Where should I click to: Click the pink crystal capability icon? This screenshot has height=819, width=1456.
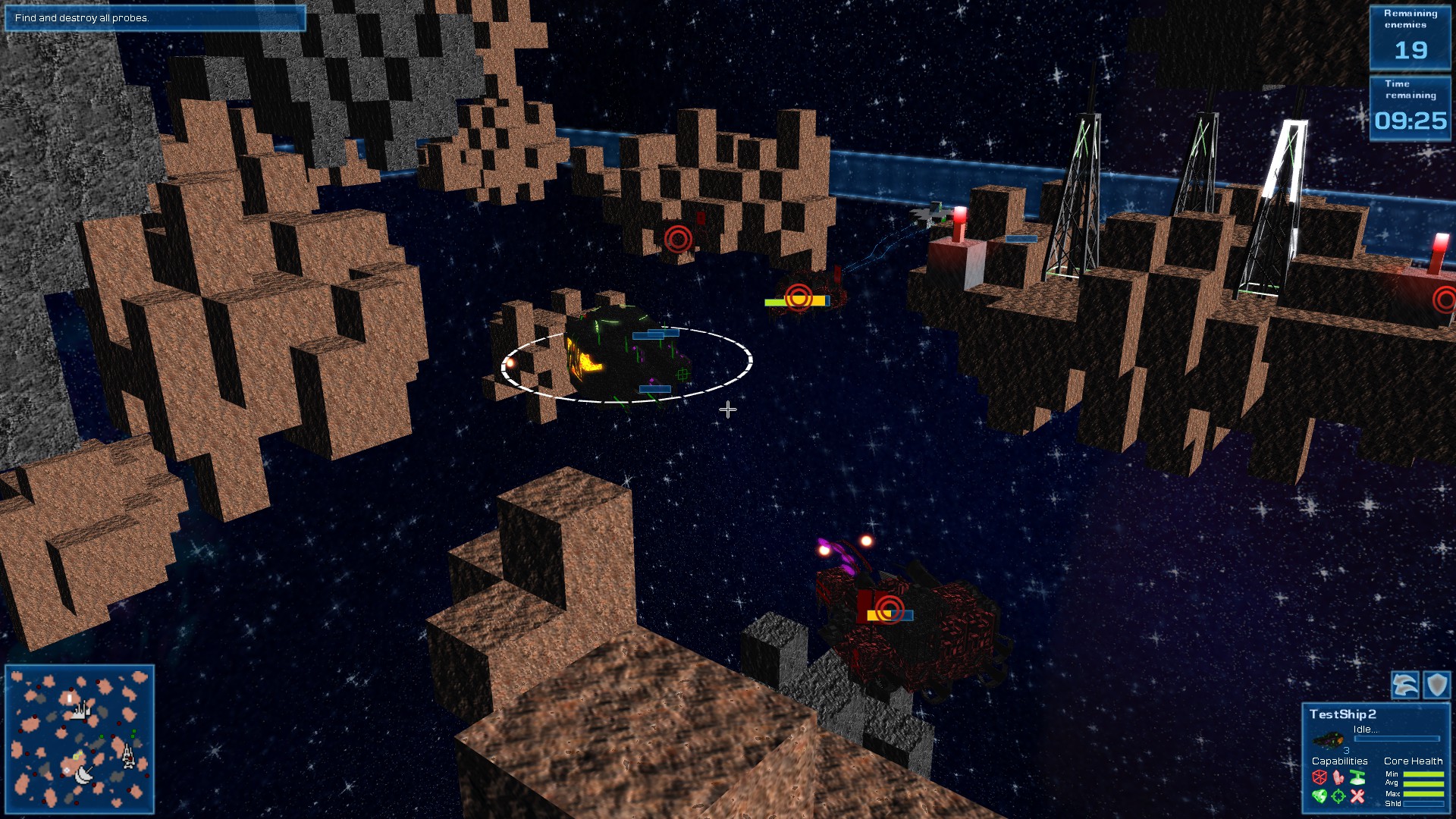(x=1338, y=778)
